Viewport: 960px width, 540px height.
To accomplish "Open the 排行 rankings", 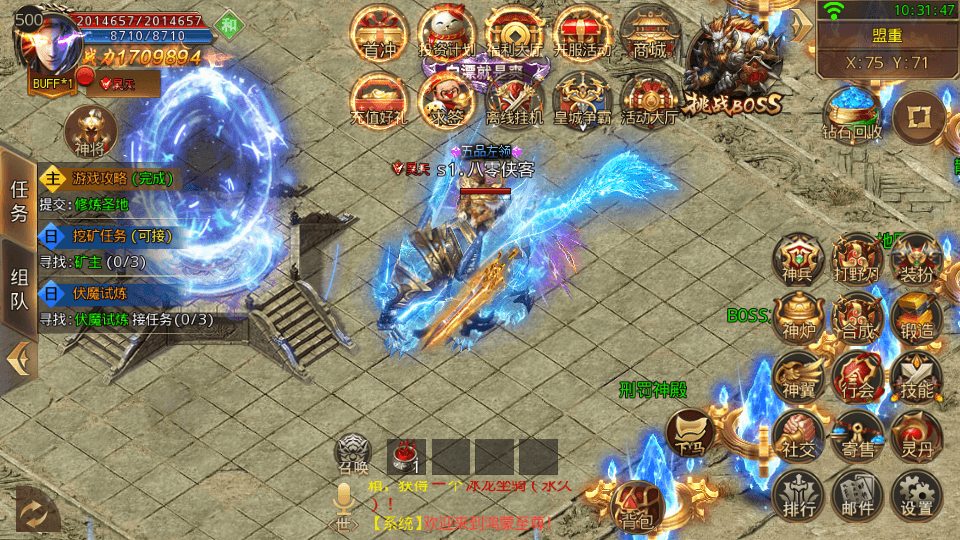I will [x=798, y=497].
